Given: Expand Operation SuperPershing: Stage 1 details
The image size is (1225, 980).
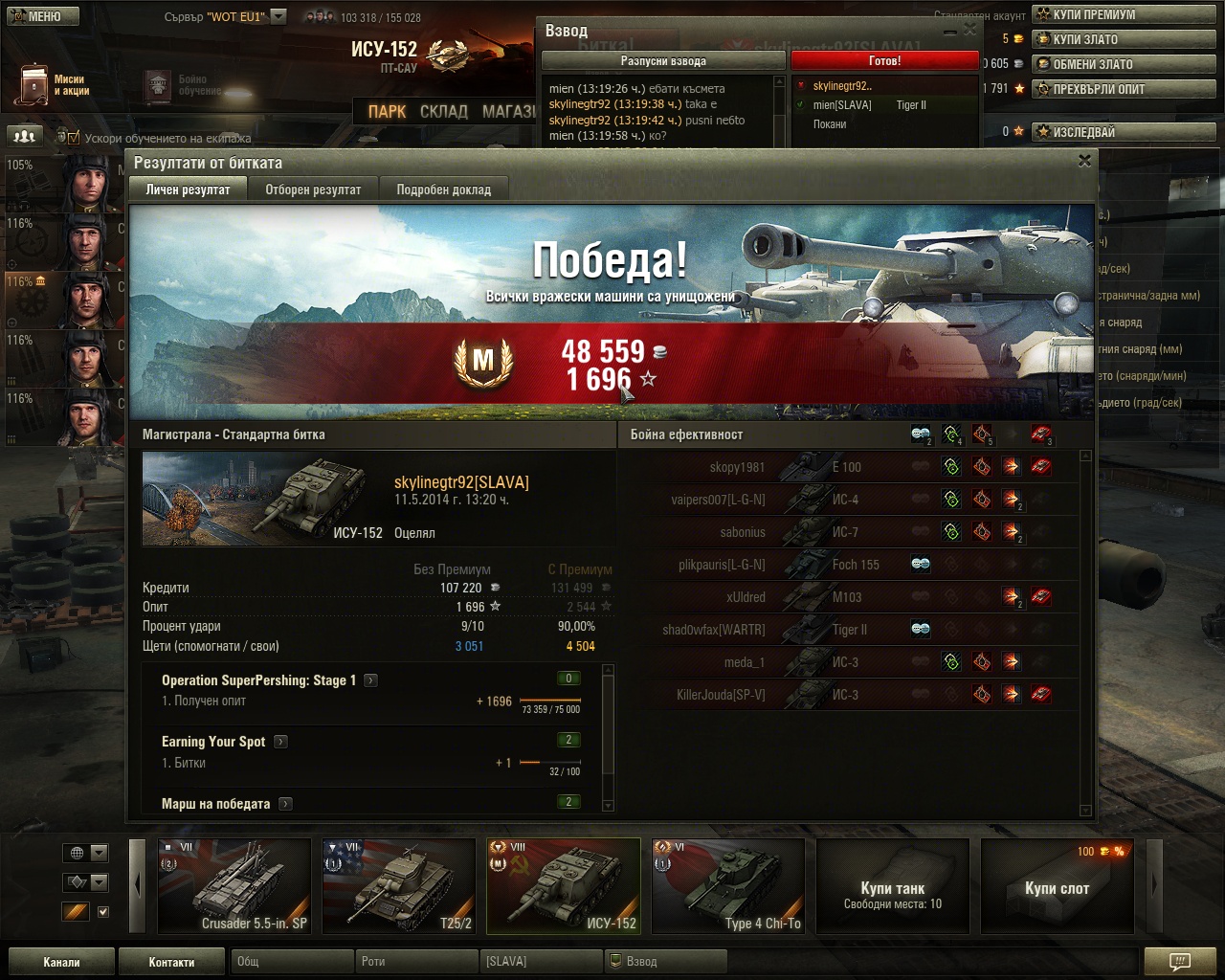Looking at the screenshot, I should click(x=370, y=680).
